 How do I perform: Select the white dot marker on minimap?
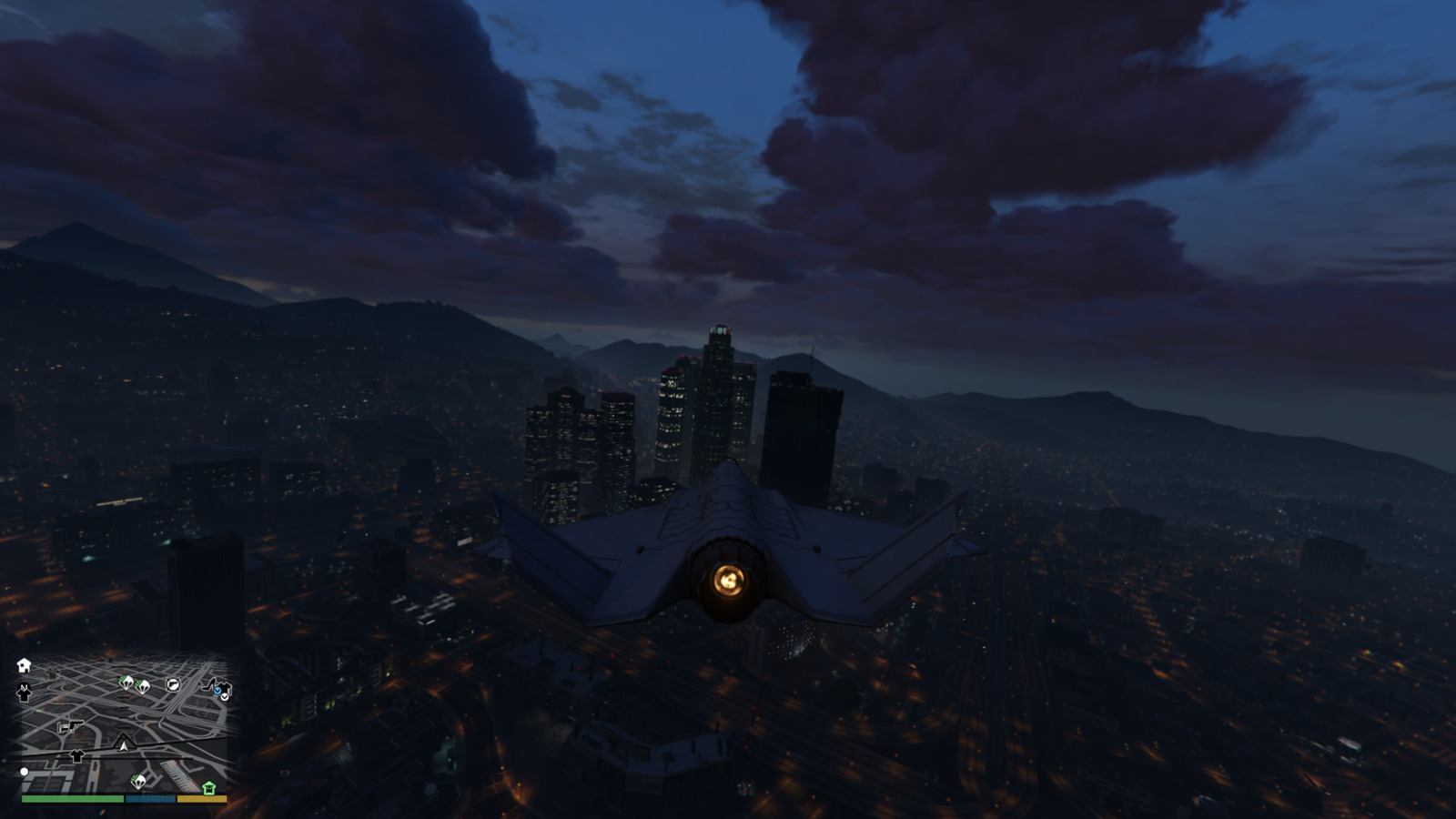25,772
